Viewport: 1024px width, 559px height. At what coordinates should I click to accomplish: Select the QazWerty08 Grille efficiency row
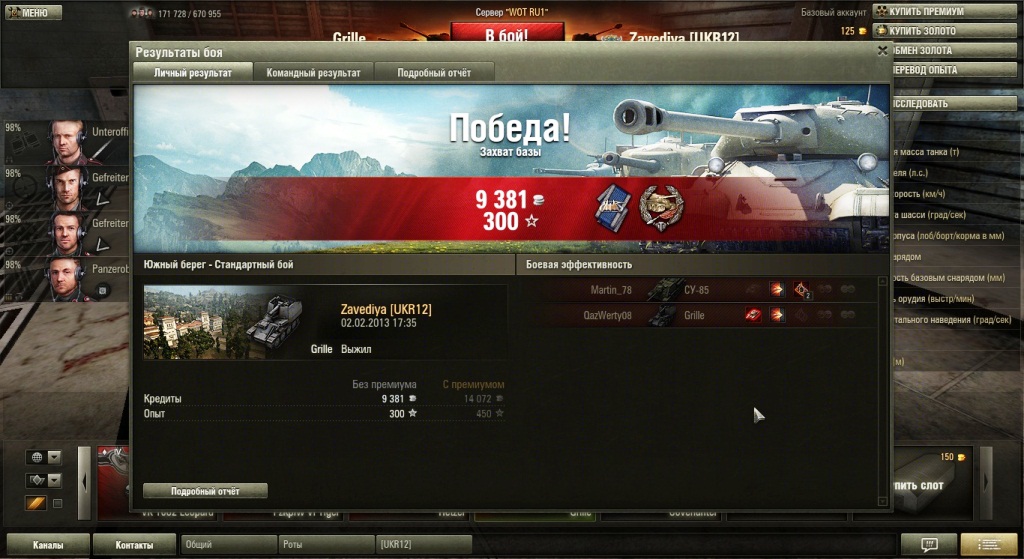[x=700, y=315]
